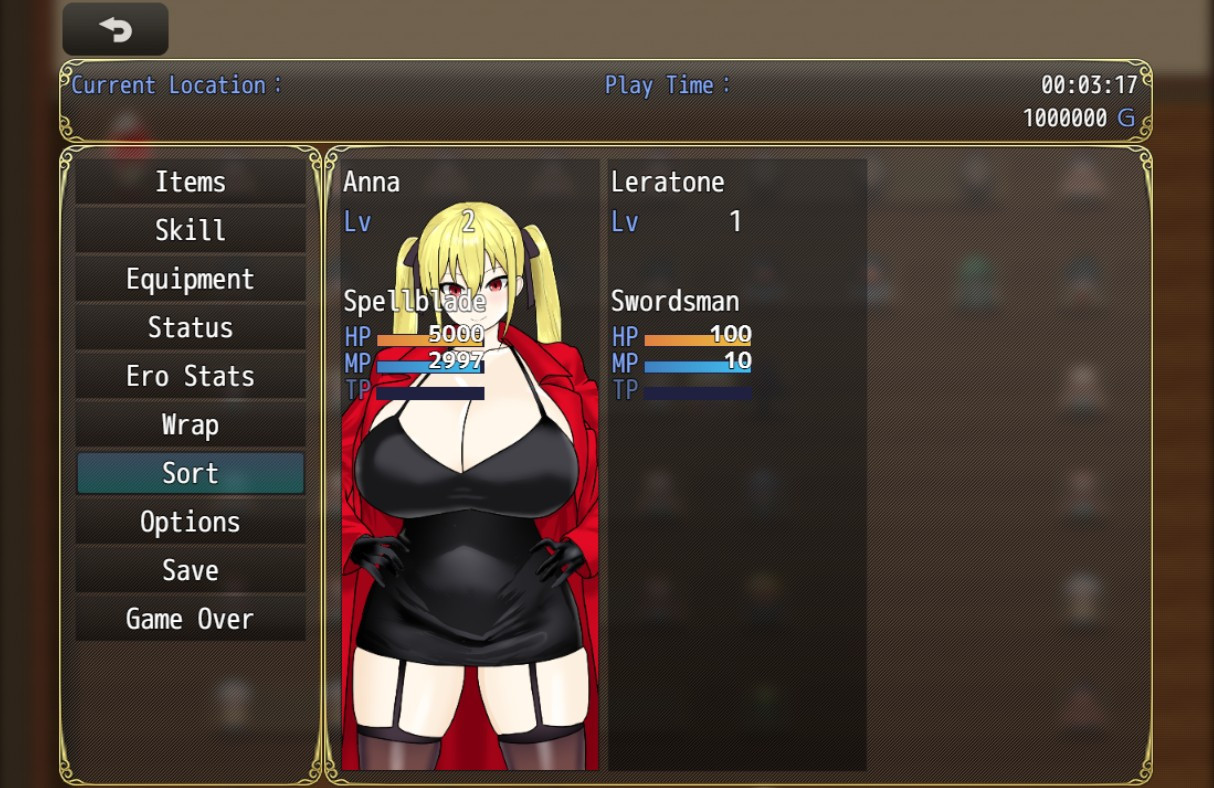The width and height of the screenshot is (1214, 788).
Task: Open the Ero Stats entry
Action: [x=190, y=376]
